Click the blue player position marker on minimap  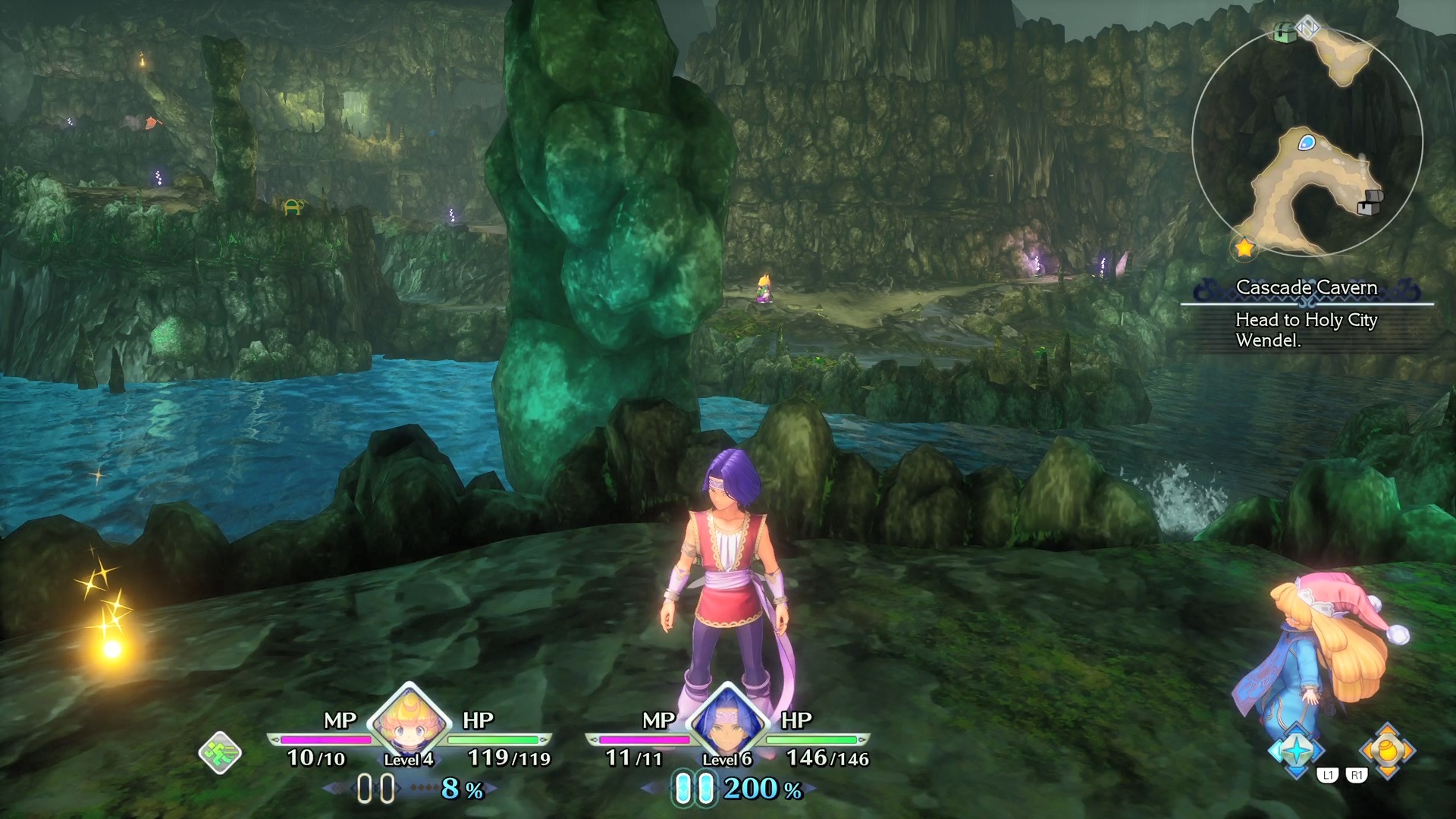click(x=1306, y=142)
